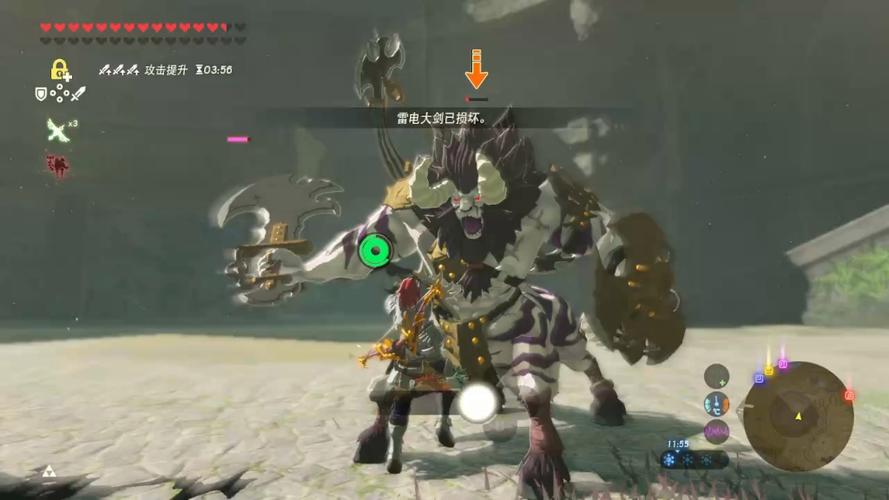Click the Sheikah Sensor circle with green plus

[716, 376]
